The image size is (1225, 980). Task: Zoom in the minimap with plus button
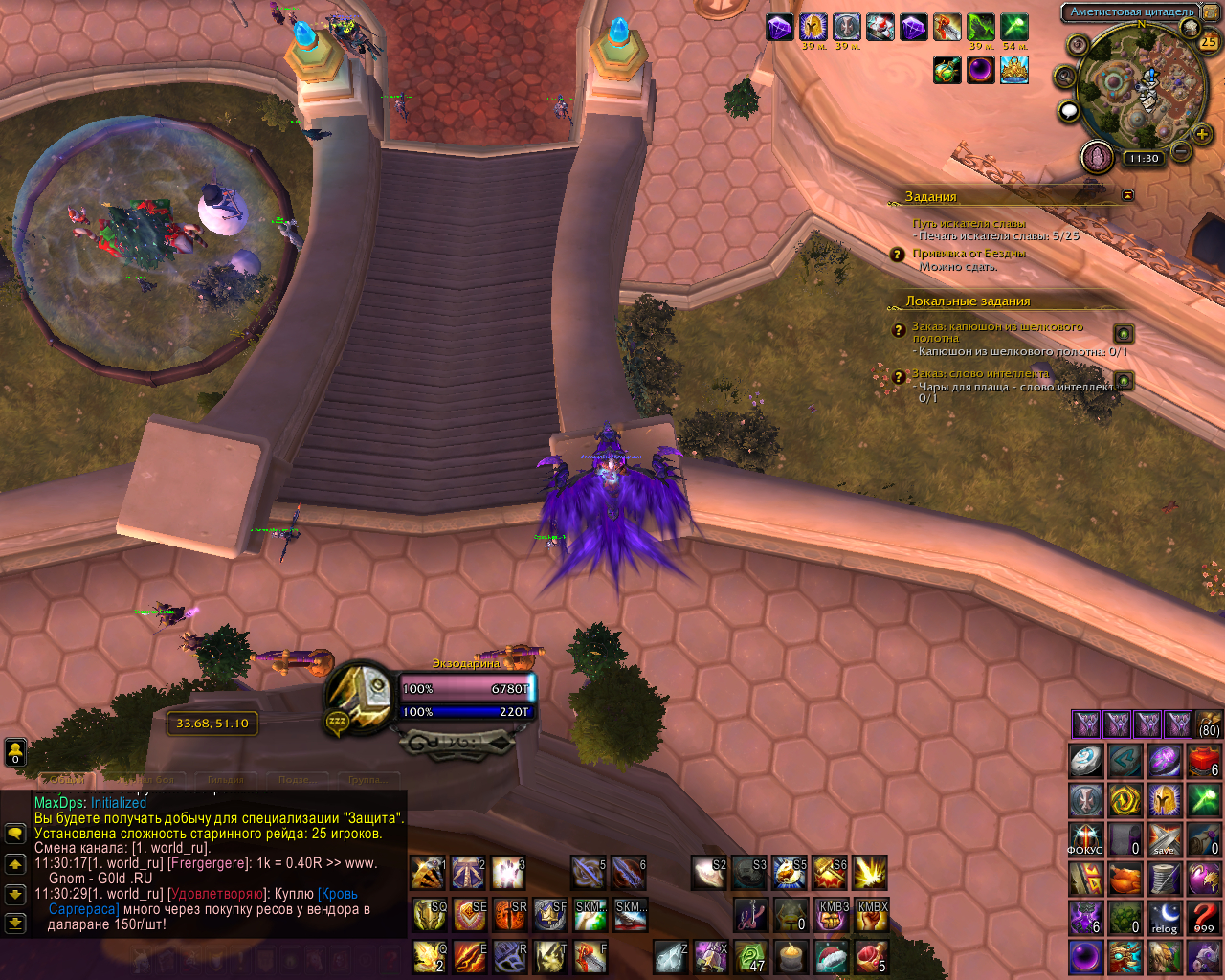[x=1202, y=135]
